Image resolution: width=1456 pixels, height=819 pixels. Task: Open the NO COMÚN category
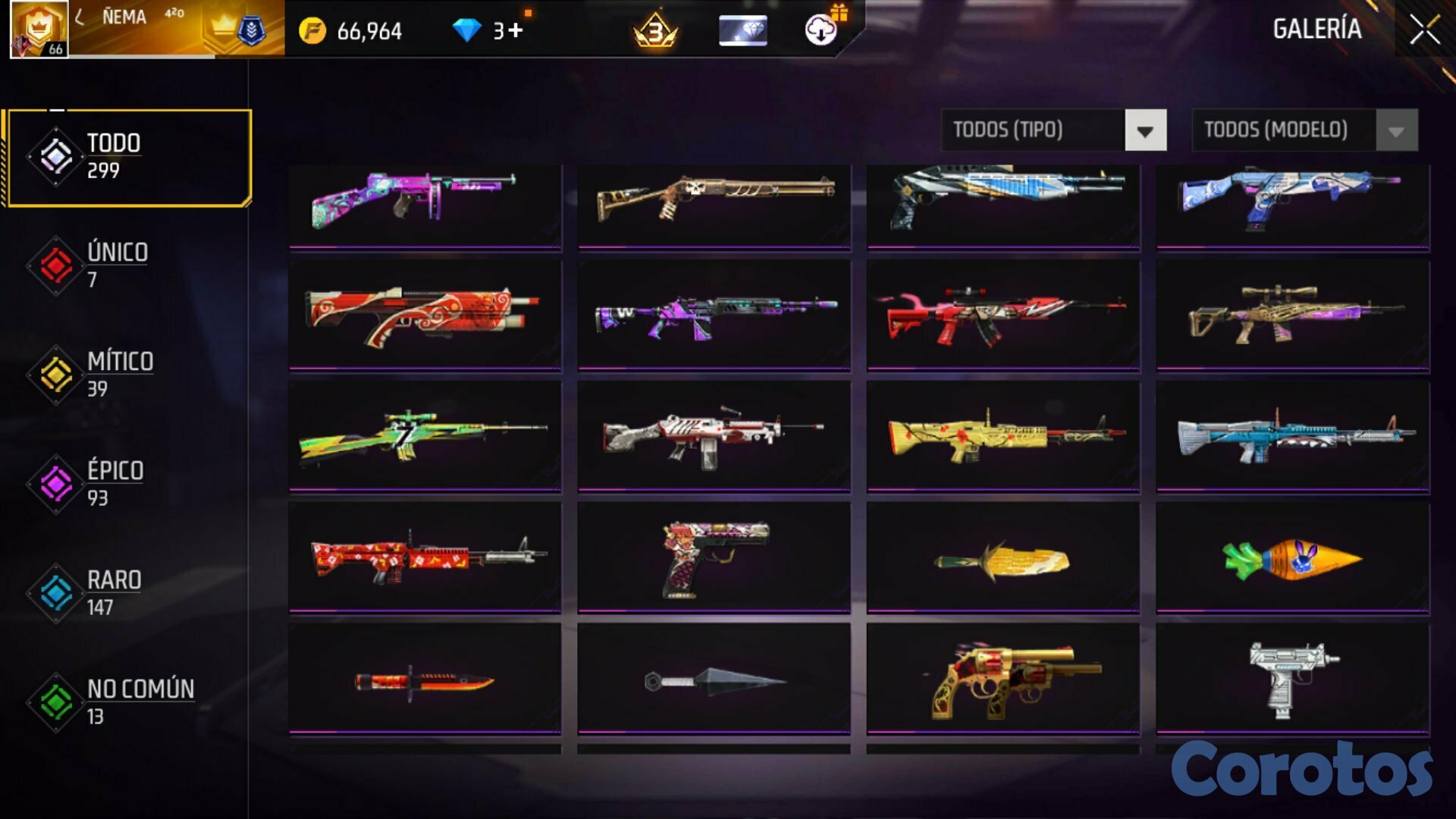pos(140,701)
